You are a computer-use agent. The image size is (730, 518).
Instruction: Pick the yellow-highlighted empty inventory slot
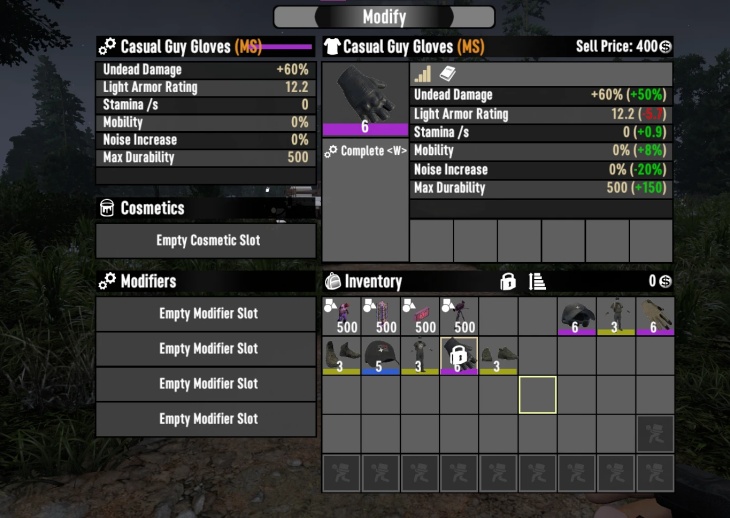click(x=537, y=394)
